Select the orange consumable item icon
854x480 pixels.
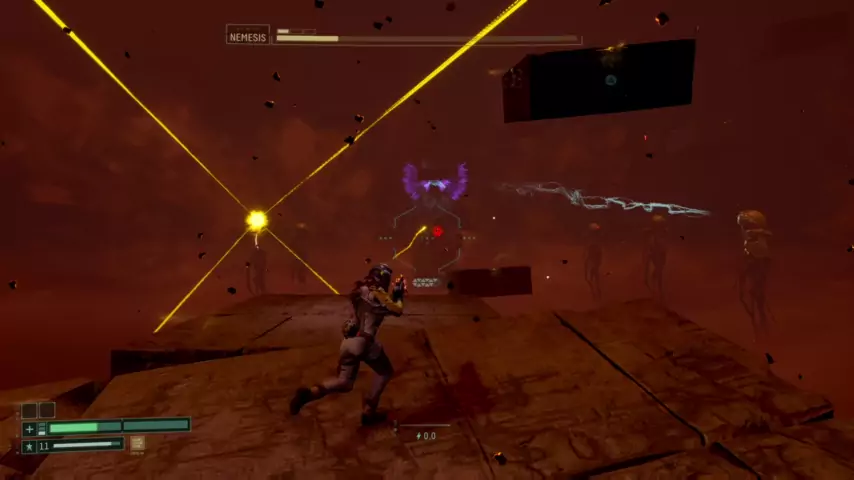(137, 443)
